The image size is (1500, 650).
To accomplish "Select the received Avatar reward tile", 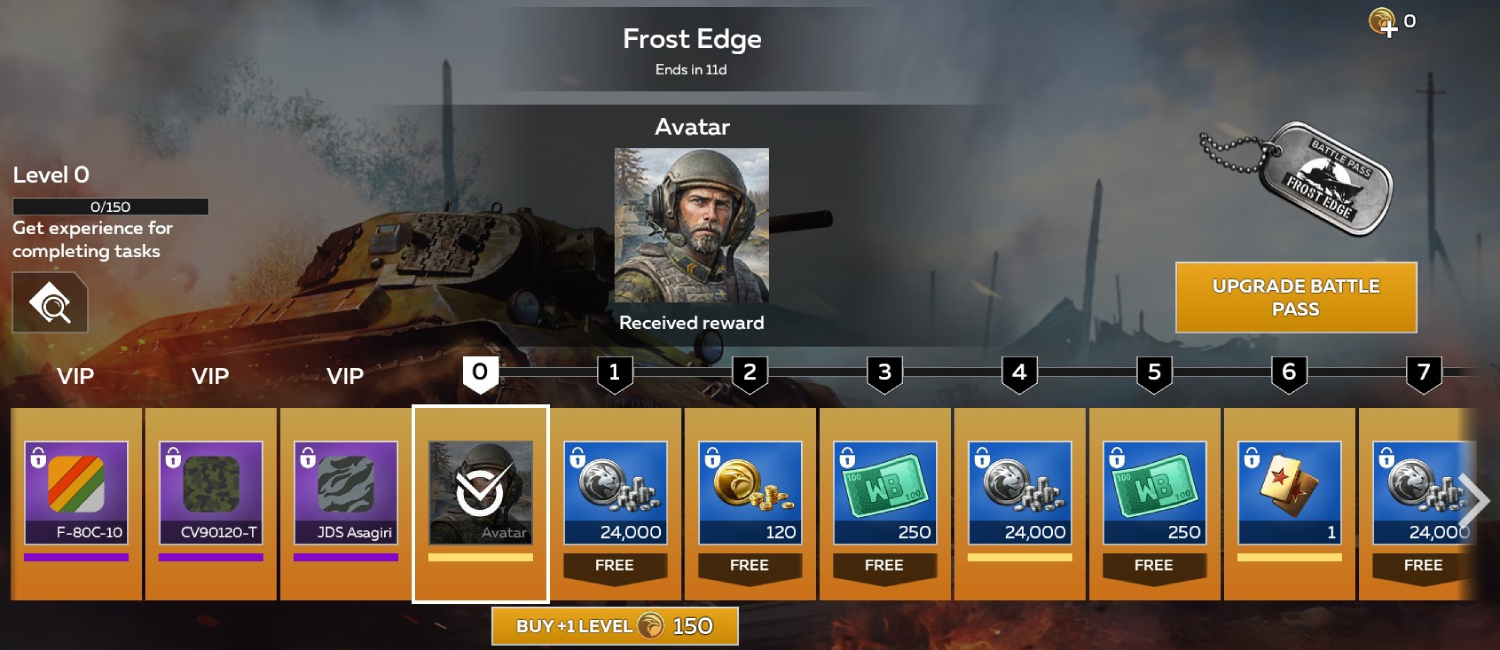I will tap(480, 493).
